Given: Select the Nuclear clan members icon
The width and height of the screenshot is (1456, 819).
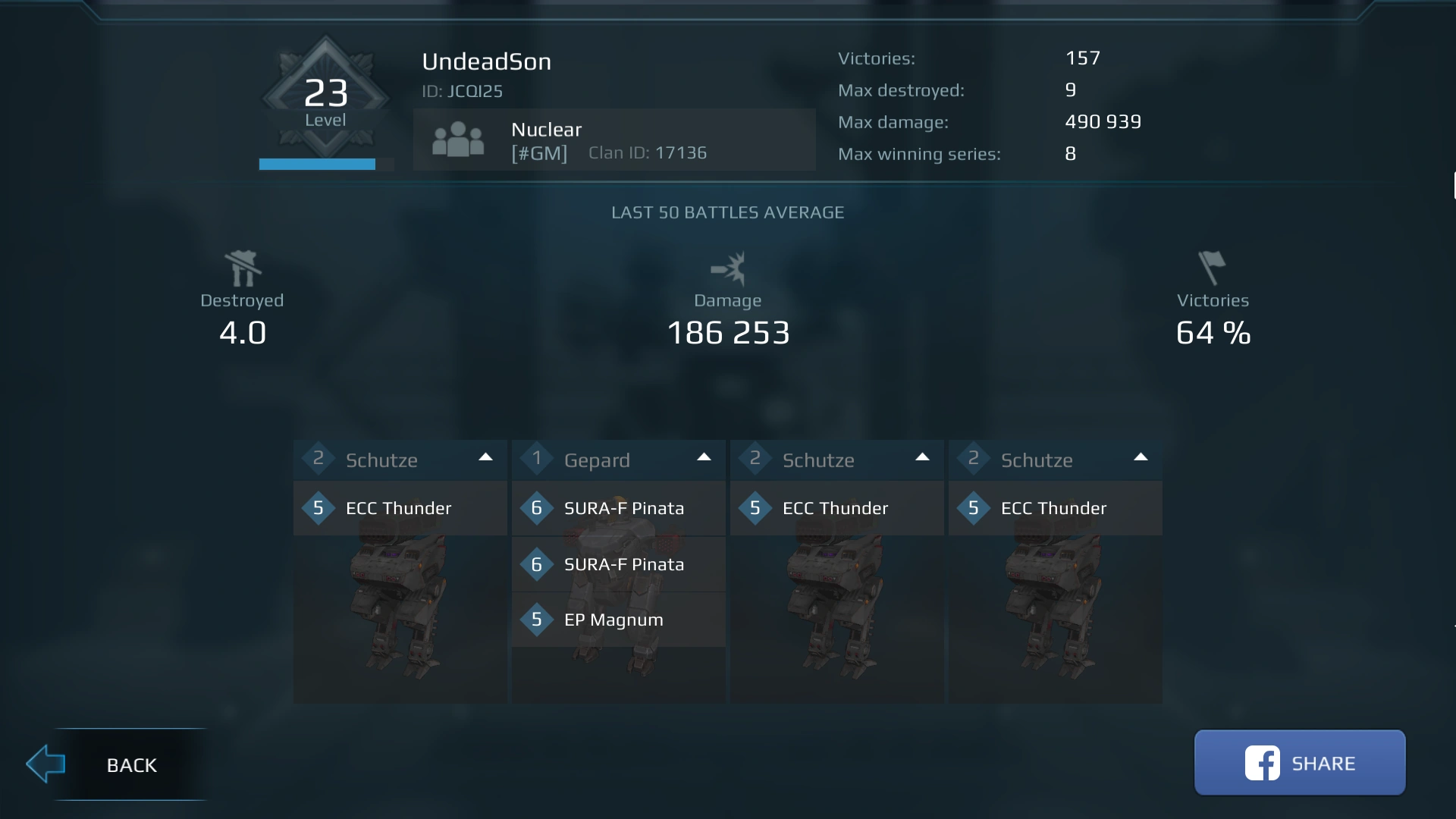Looking at the screenshot, I should point(457,140).
